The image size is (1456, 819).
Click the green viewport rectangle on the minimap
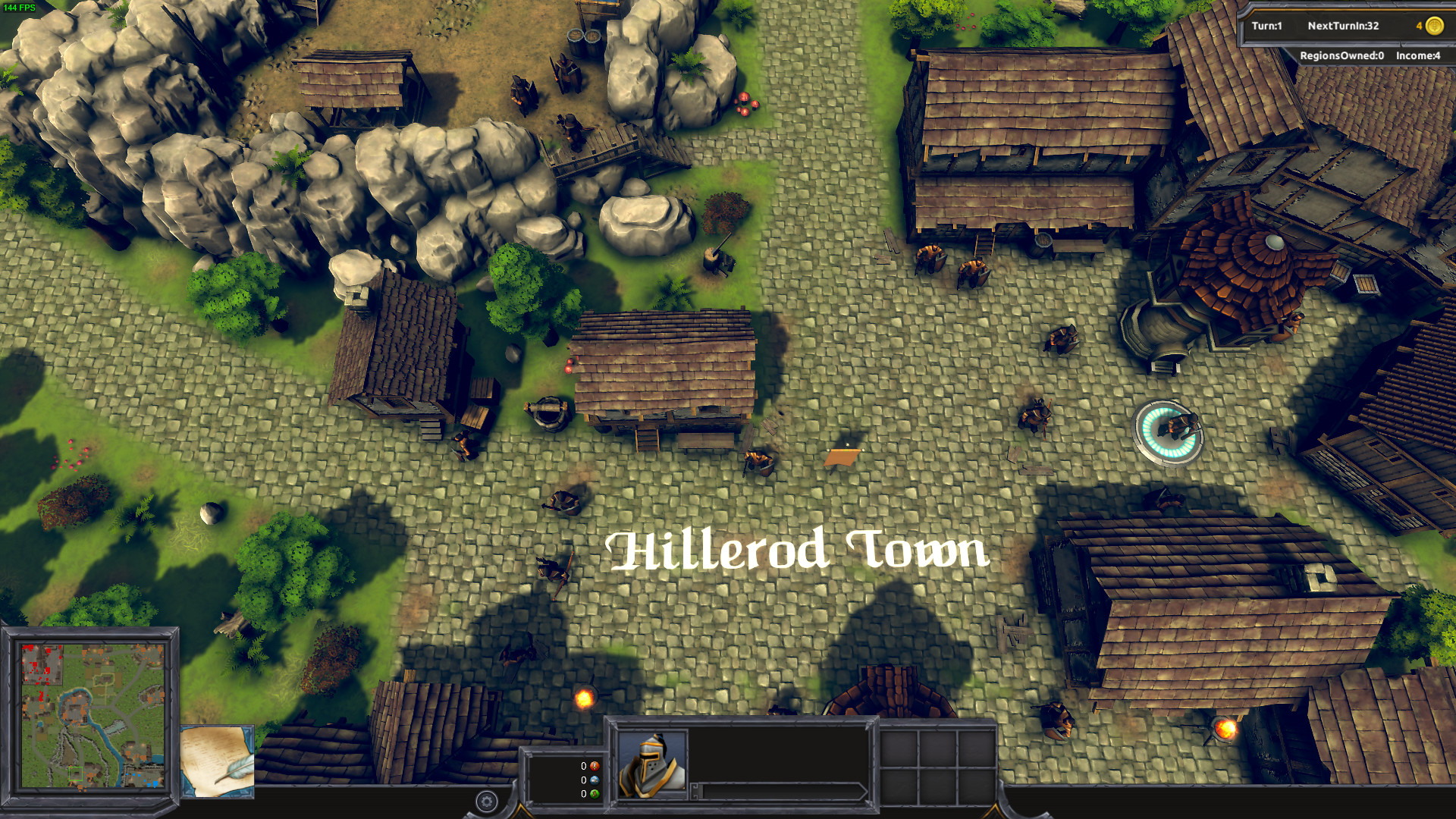click(76, 773)
